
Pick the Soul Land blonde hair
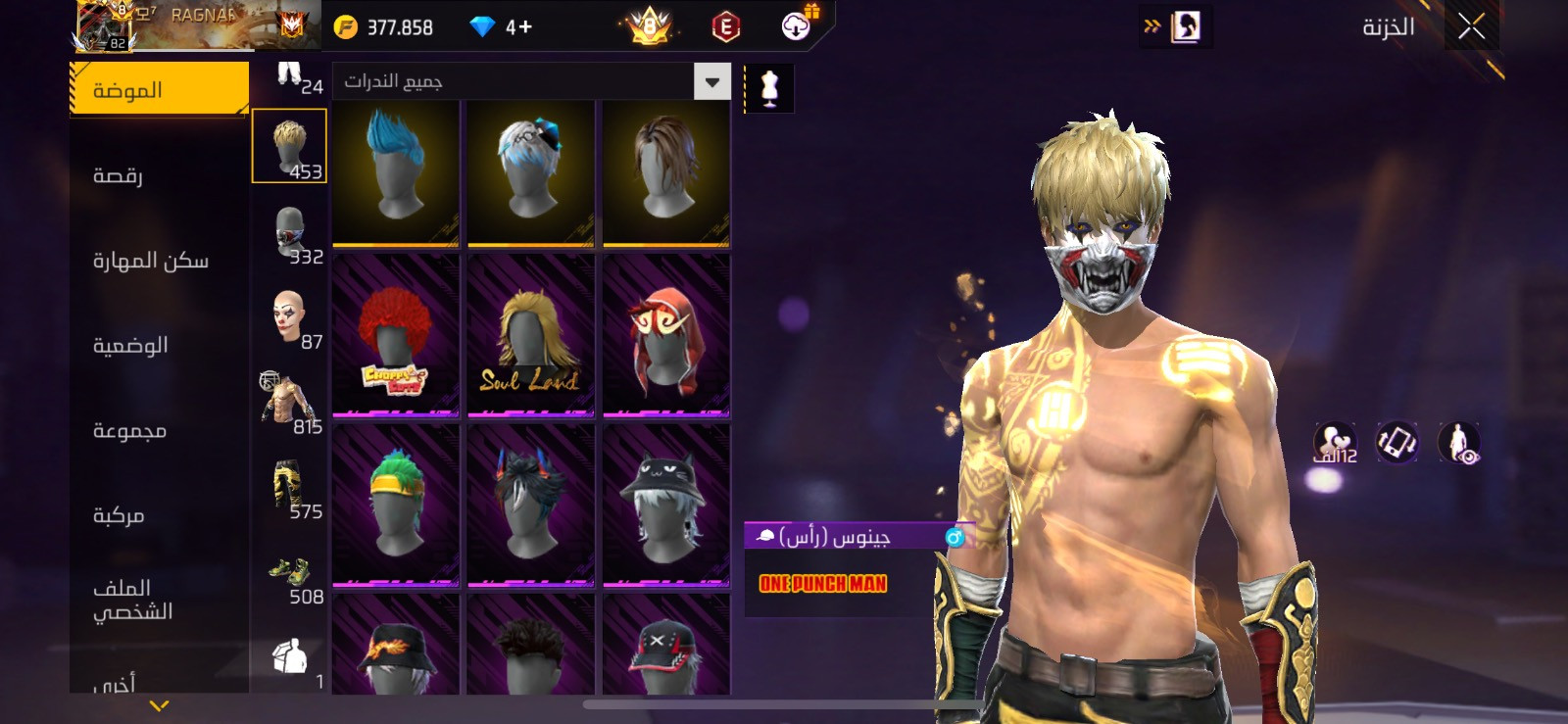click(x=530, y=335)
